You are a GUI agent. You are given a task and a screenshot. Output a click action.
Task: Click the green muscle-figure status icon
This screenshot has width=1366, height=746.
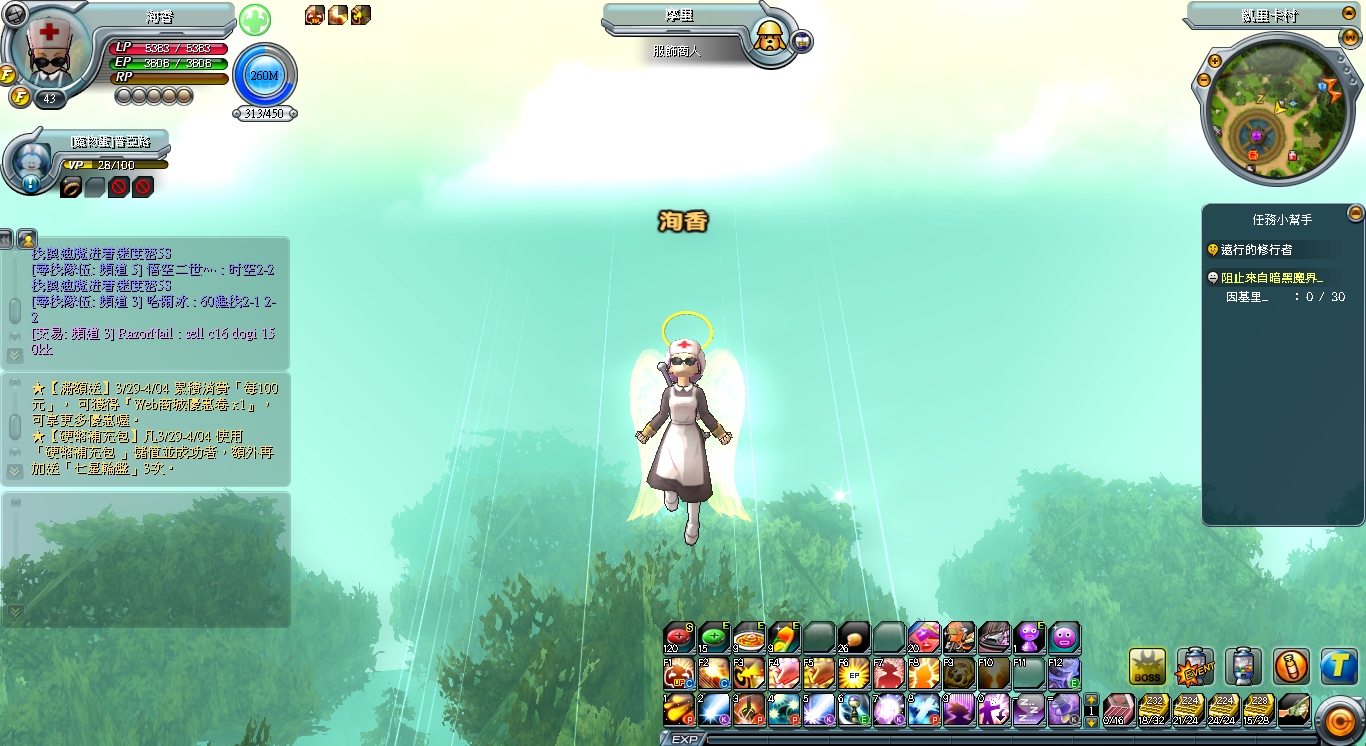point(254,20)
